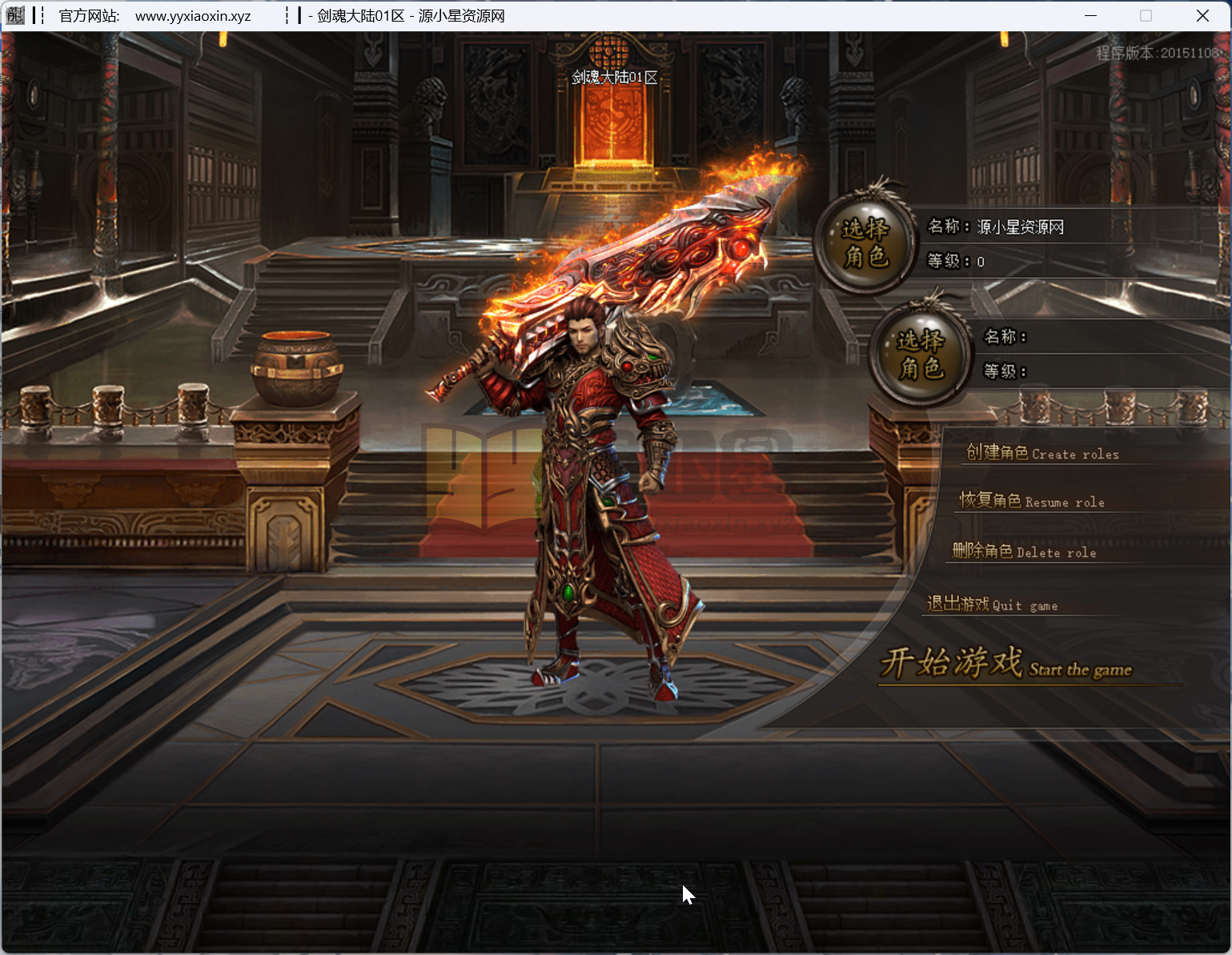Minimize the game window
The width and height of the screenshot is (1232, 955).
pos(1090,16)
